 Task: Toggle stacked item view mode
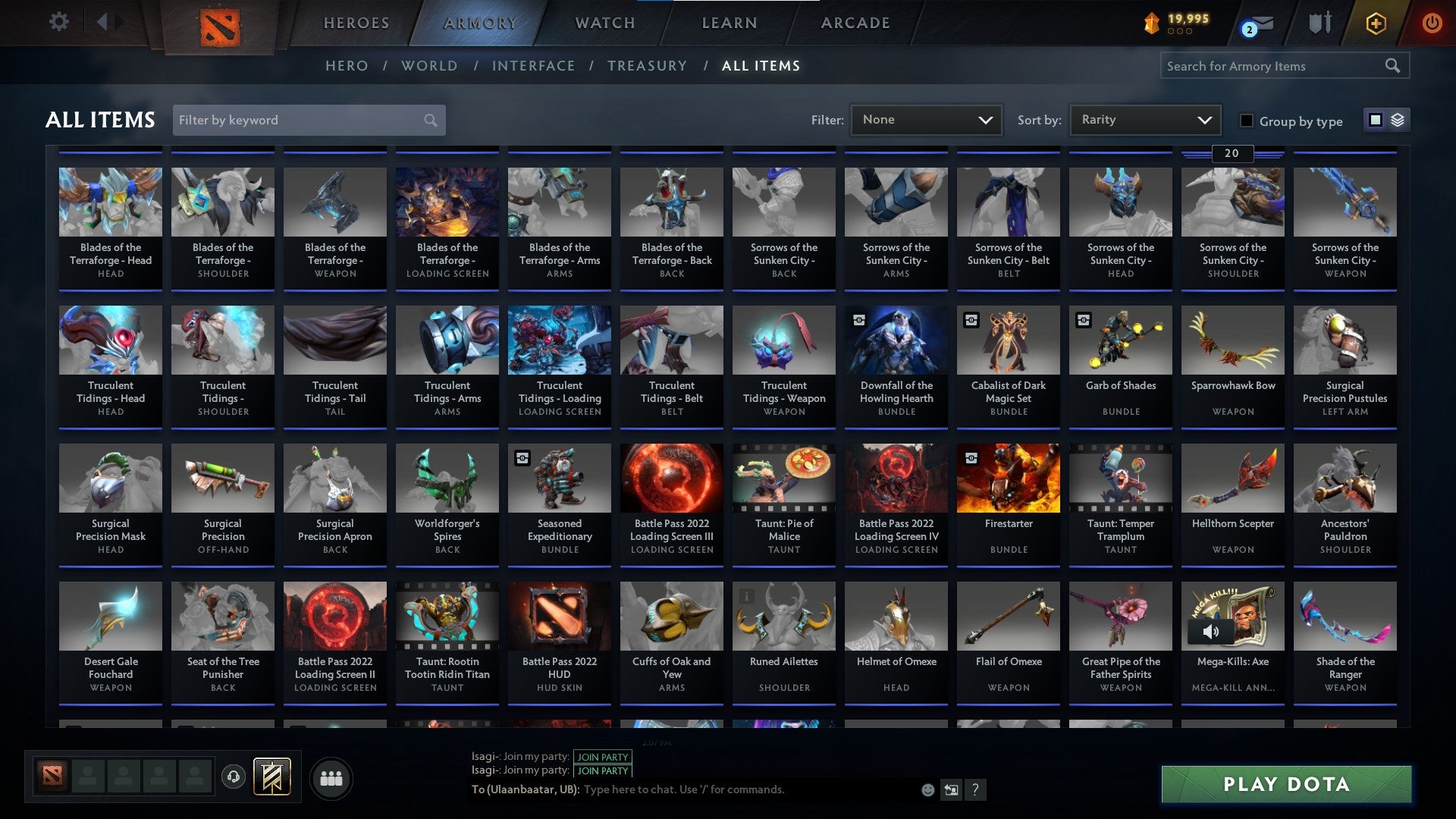[x=1395, y=120]
